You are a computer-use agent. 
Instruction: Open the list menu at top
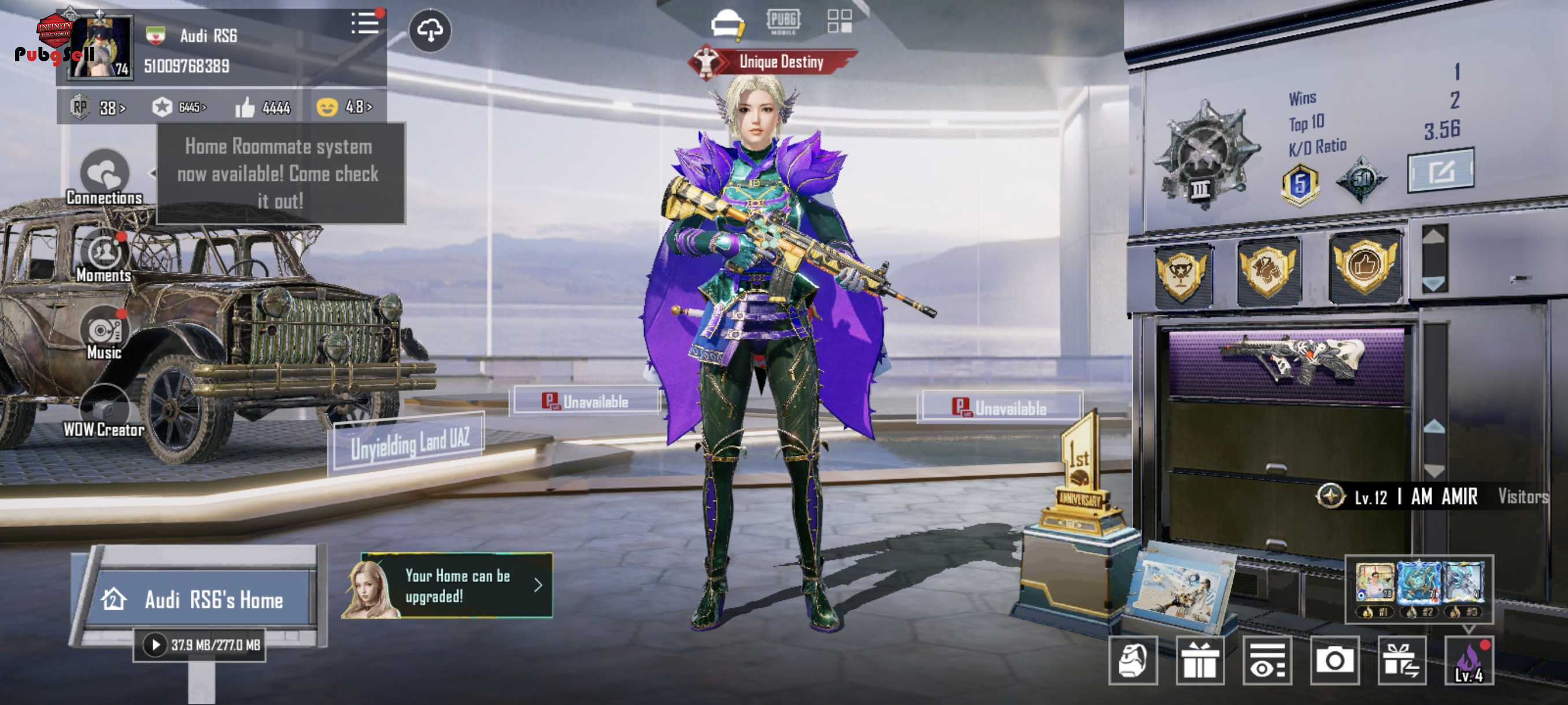(365, 24)
